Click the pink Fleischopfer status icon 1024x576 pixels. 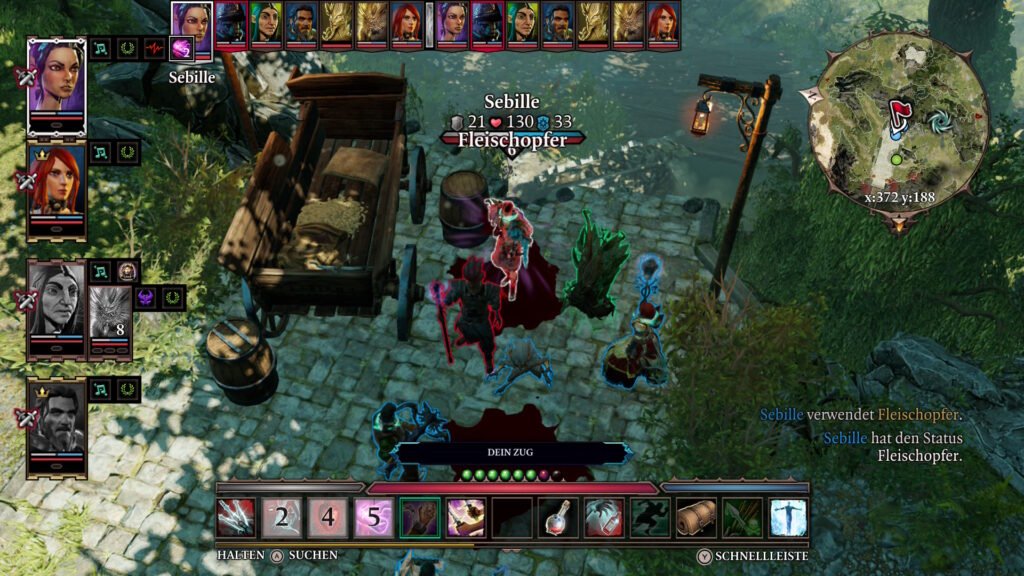pos(182,48)
